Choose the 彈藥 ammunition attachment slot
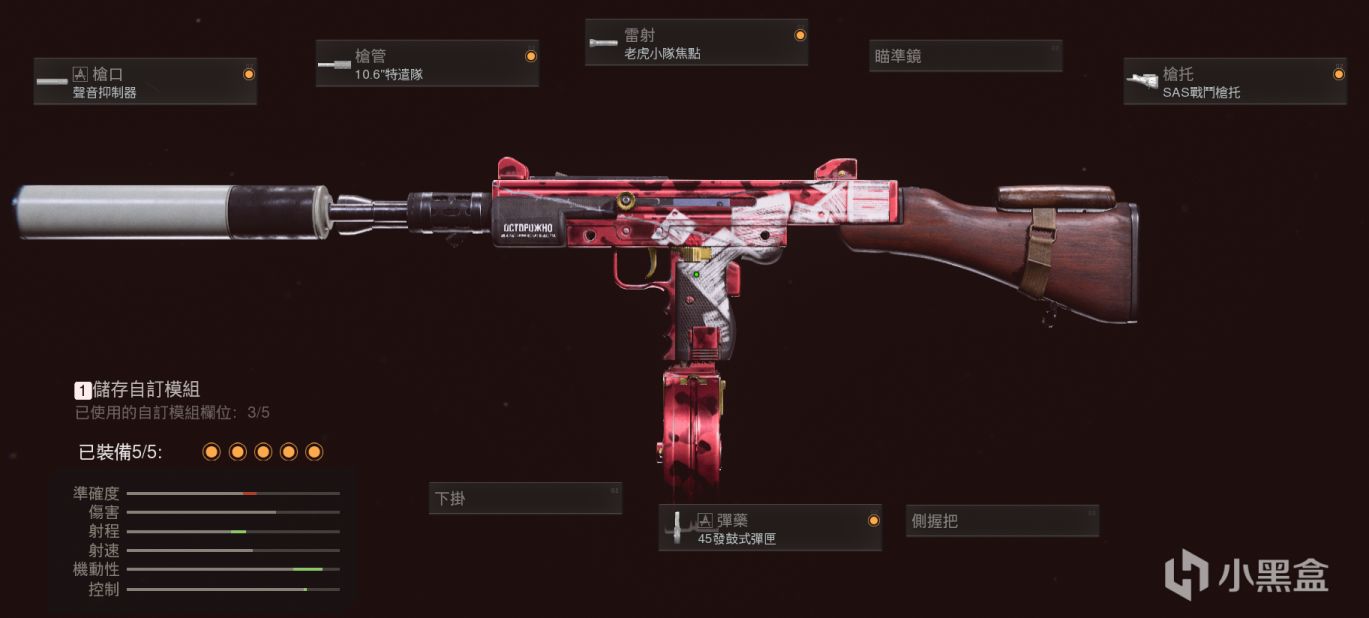The height and width of the screenshot is (618, 1369). coord(770,528)
